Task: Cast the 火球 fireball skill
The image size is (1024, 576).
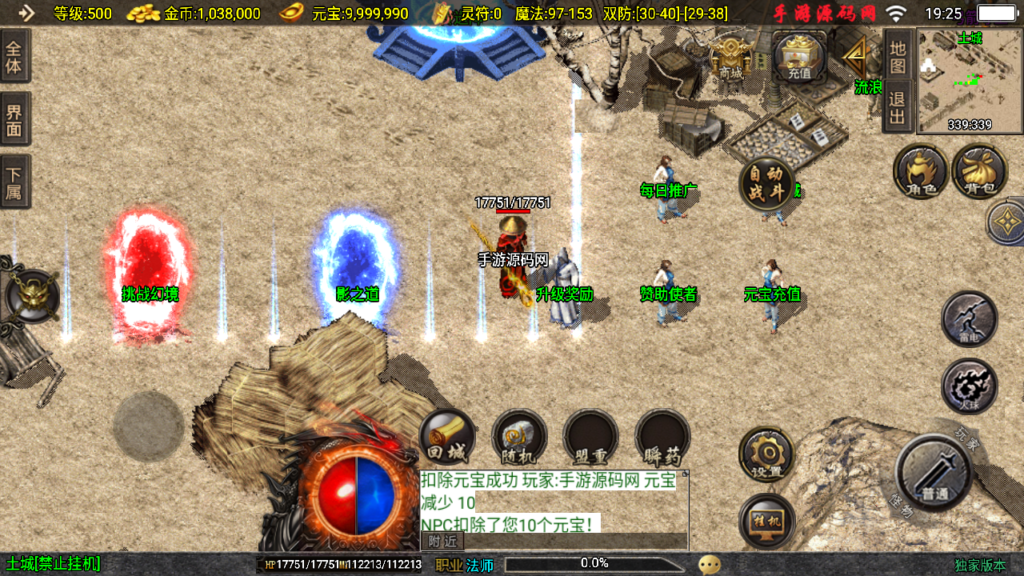Action: 969,386
